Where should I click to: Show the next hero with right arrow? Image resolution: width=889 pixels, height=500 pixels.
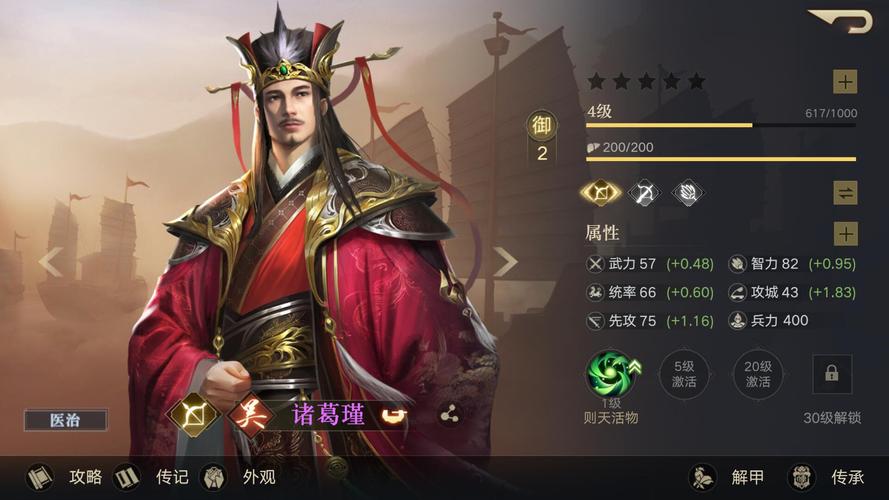[505, 262]
